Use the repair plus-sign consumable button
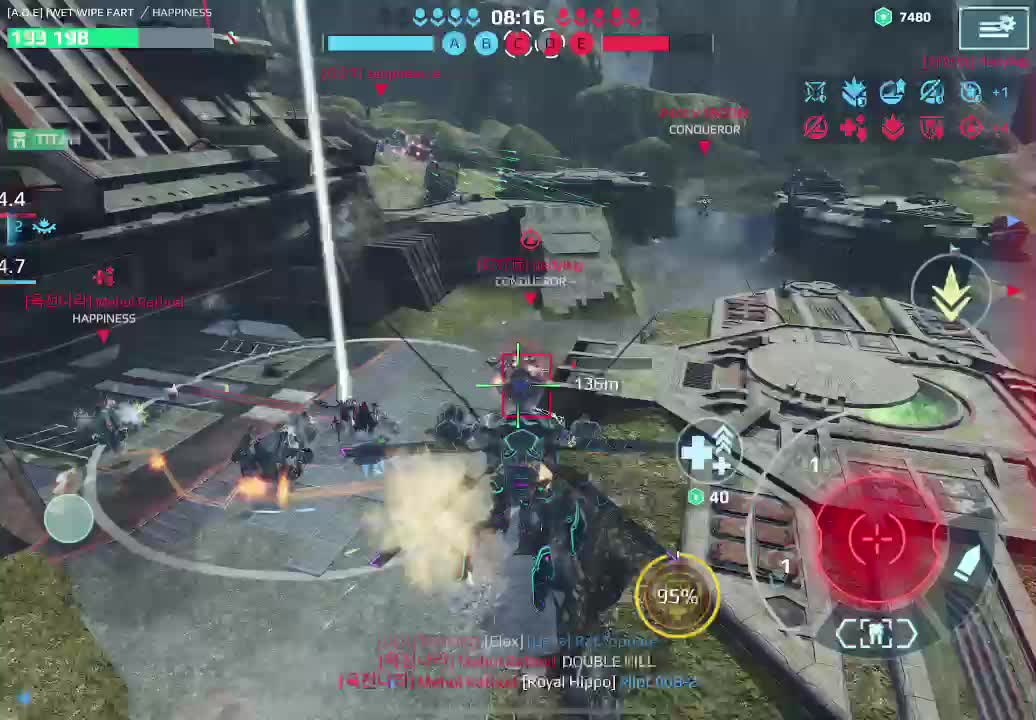The width and height of the screenshot is (1036, 720). [708, 452]
